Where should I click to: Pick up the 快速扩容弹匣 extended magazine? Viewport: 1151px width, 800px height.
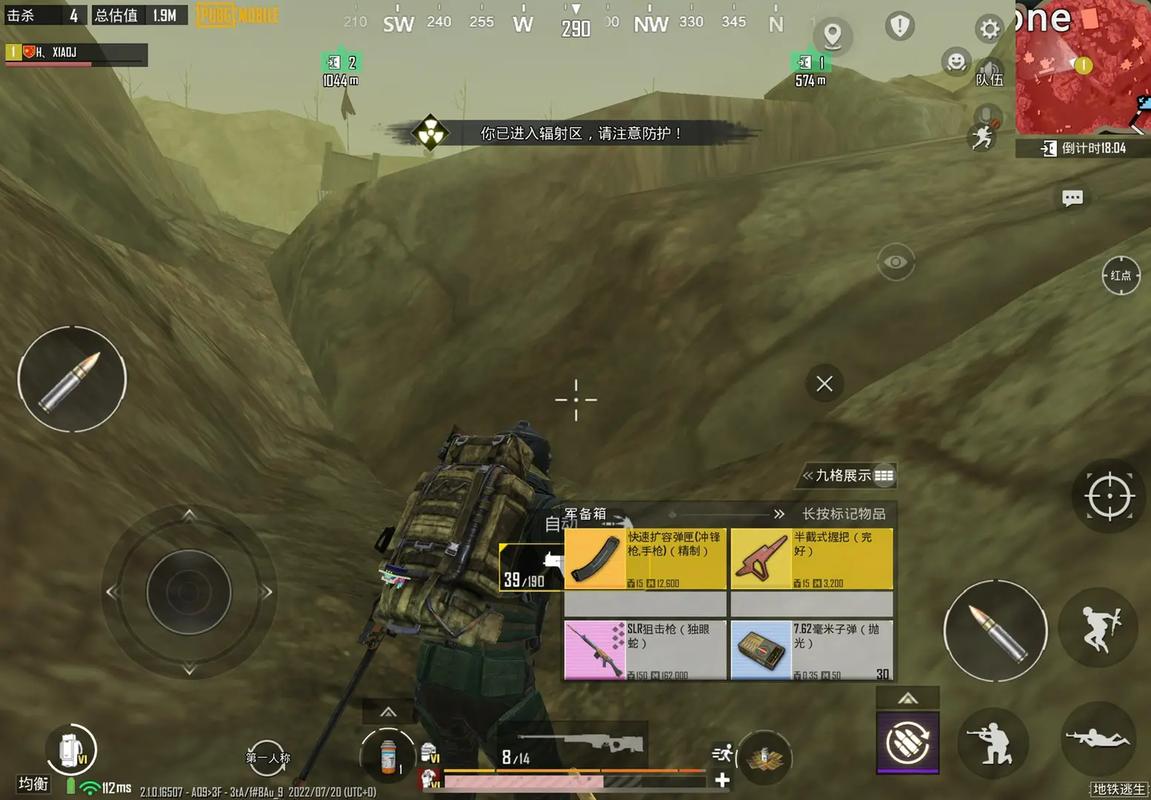click(645, 559)
